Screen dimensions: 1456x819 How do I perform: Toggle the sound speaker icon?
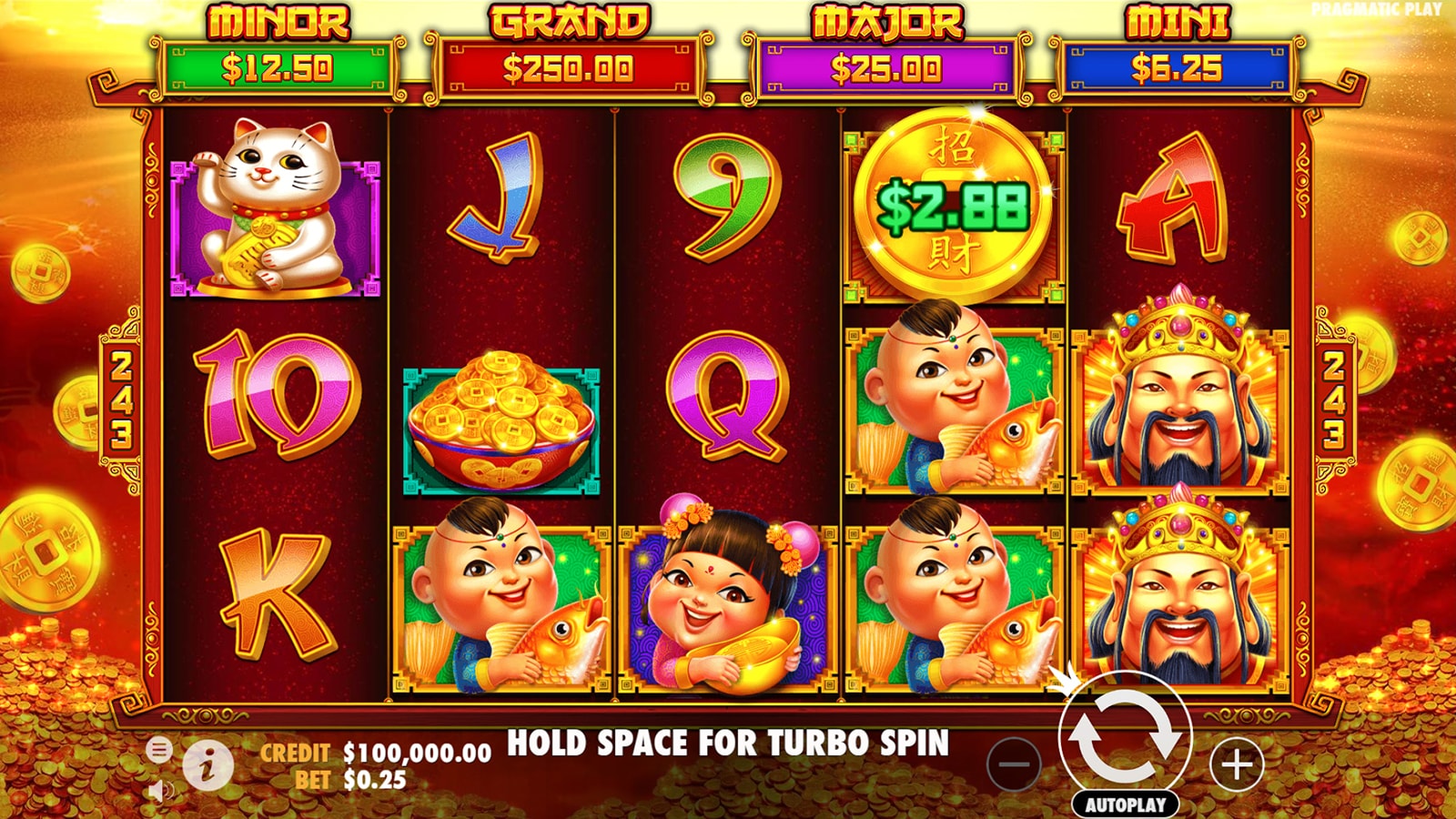pos(160,790)
